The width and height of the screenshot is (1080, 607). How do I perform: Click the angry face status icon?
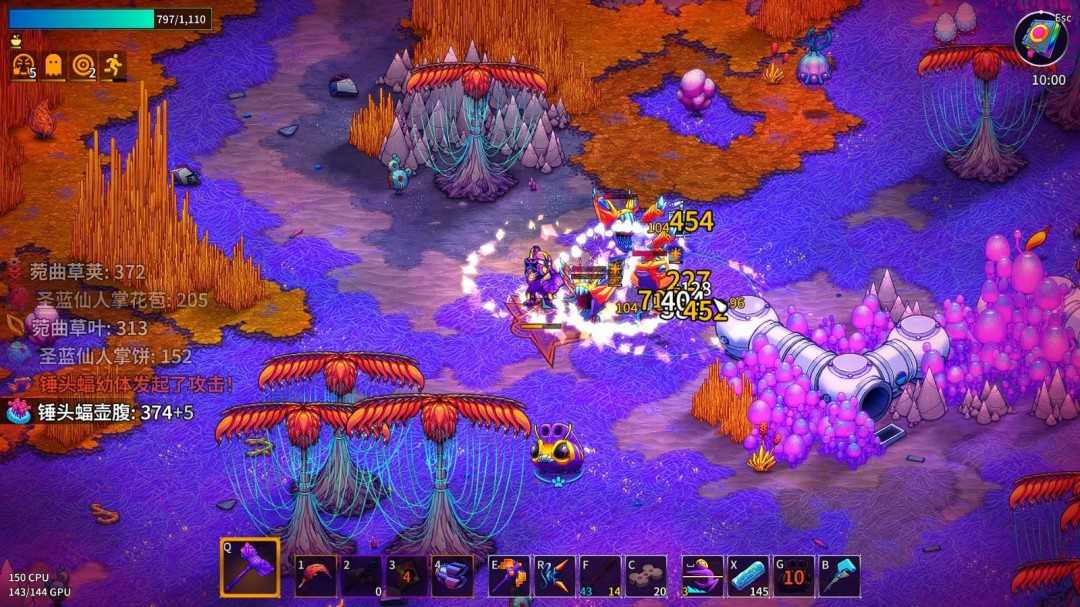[x=23, y=66]
